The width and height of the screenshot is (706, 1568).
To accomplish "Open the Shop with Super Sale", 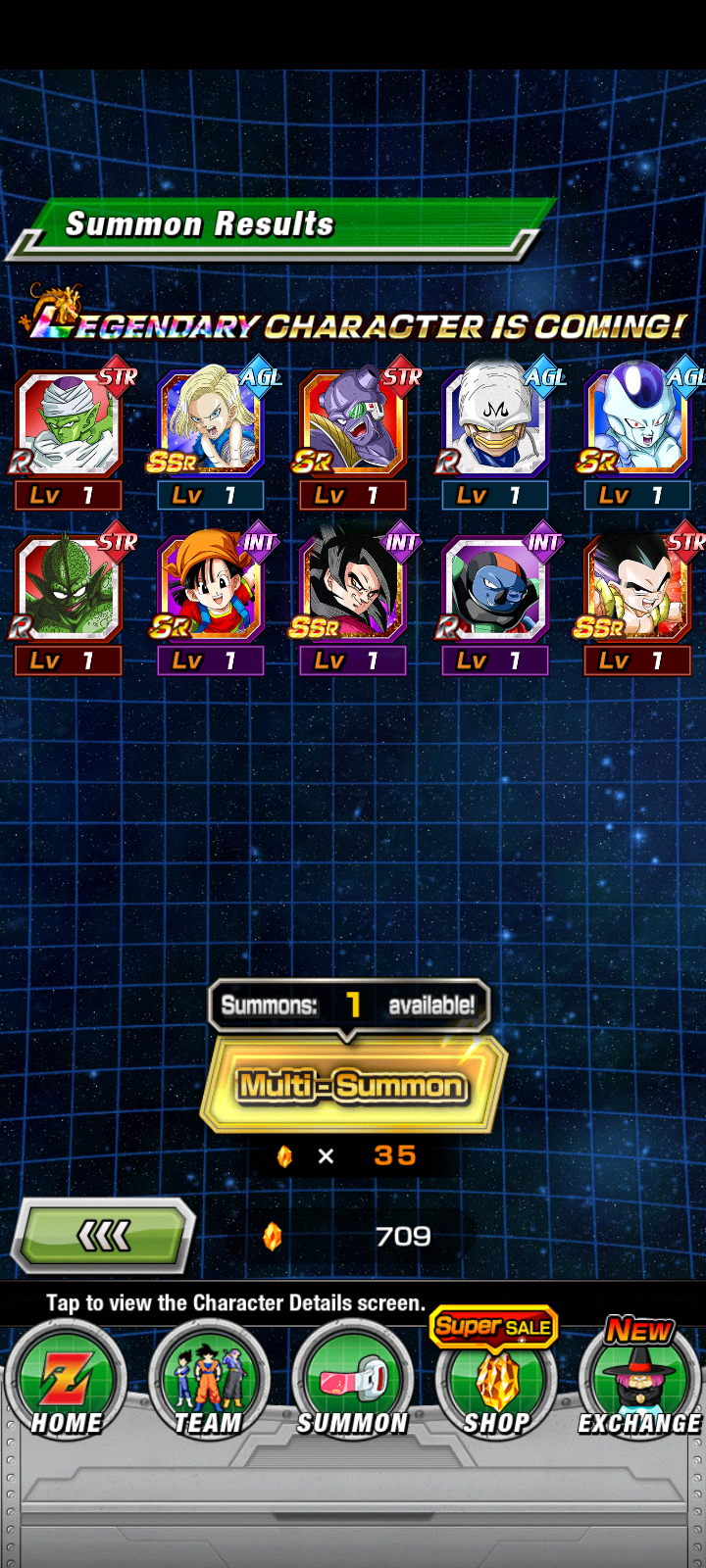I will 496,1382.
